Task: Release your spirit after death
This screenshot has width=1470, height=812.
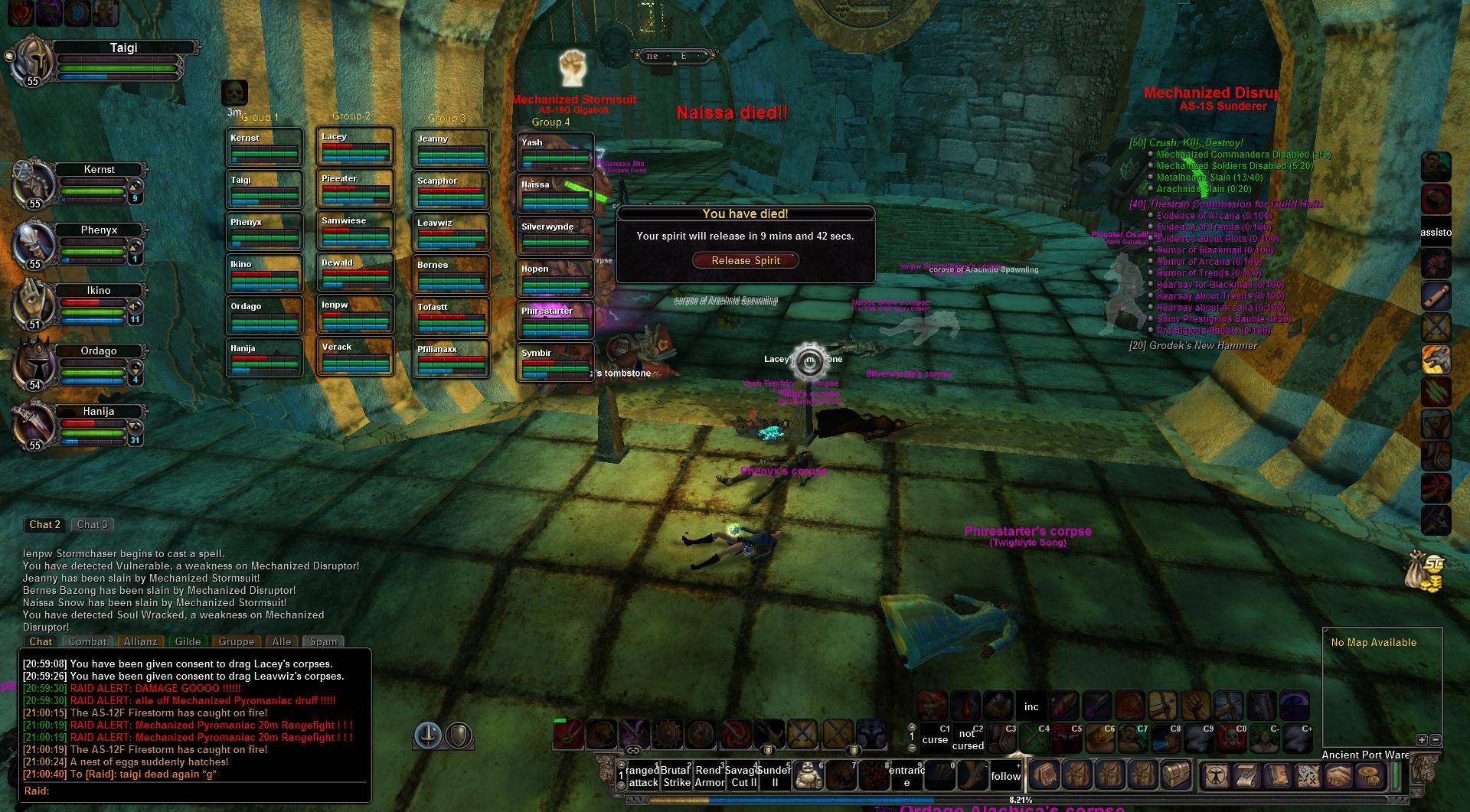Action: click(x=745, y=260)
